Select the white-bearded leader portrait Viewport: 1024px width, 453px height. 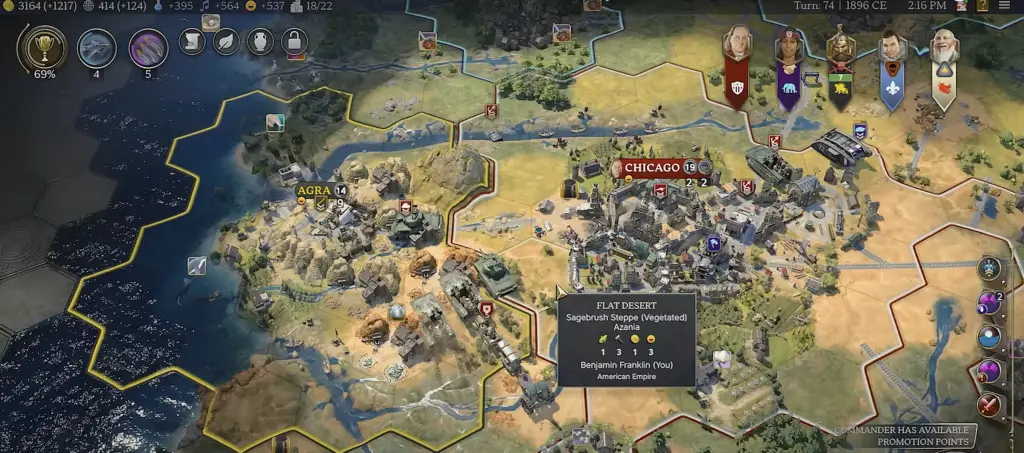pos(943,47)
